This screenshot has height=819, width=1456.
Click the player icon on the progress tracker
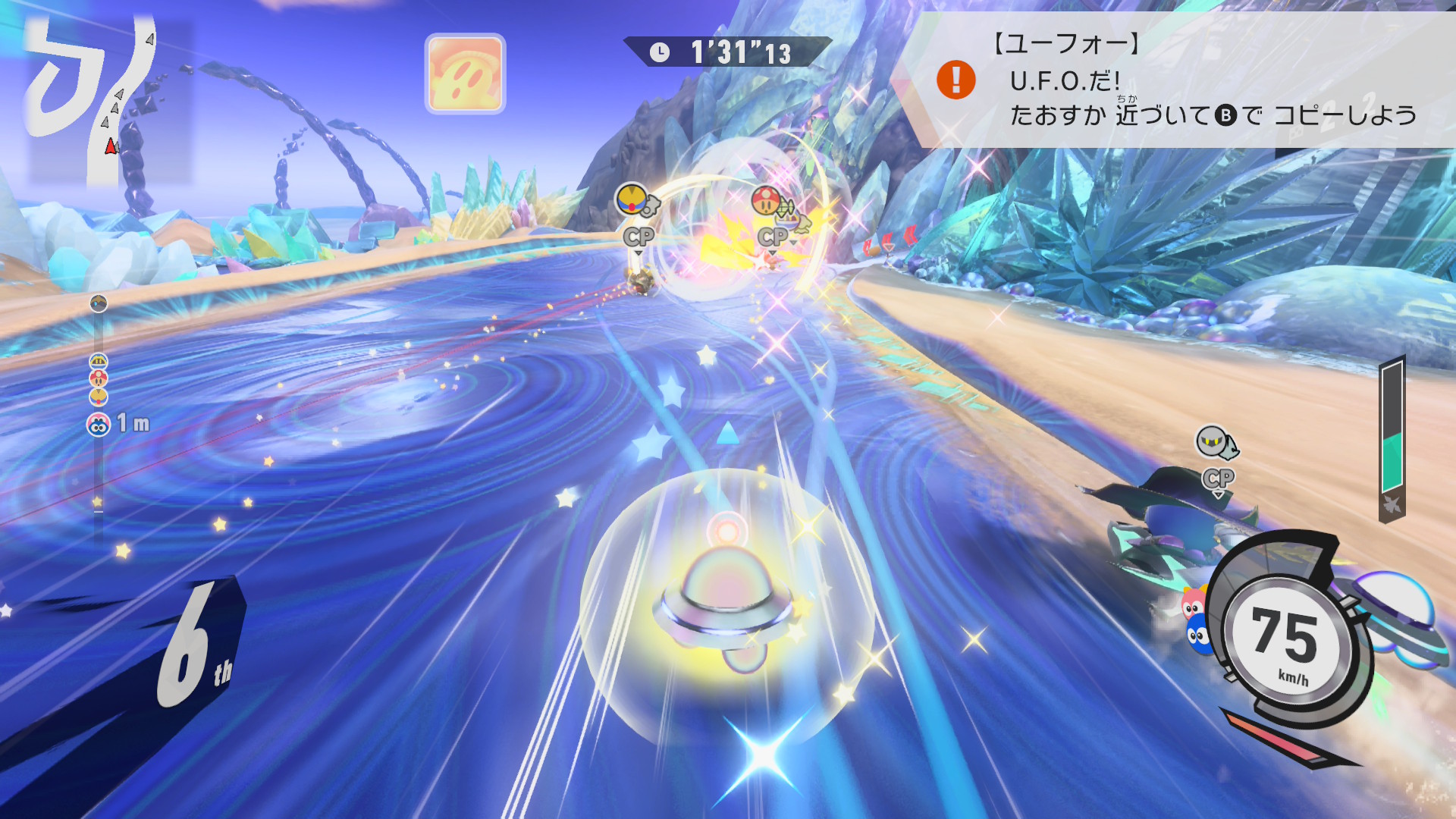point(99,425)
